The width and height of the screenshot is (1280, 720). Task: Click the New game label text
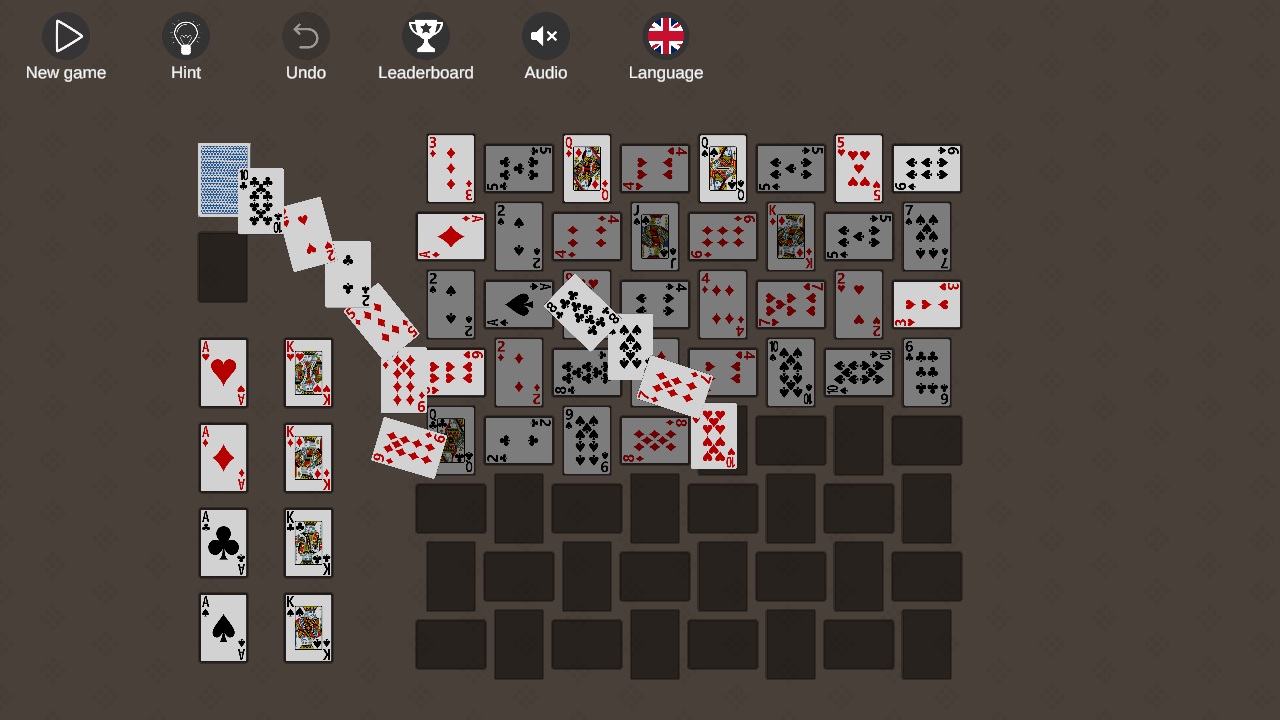66,72
